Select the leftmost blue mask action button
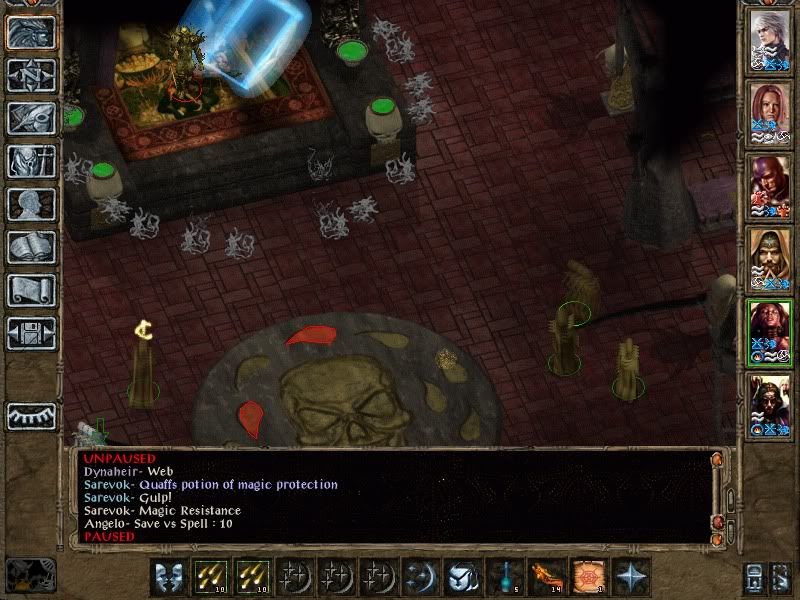800x600 pixels. [169, 577]
